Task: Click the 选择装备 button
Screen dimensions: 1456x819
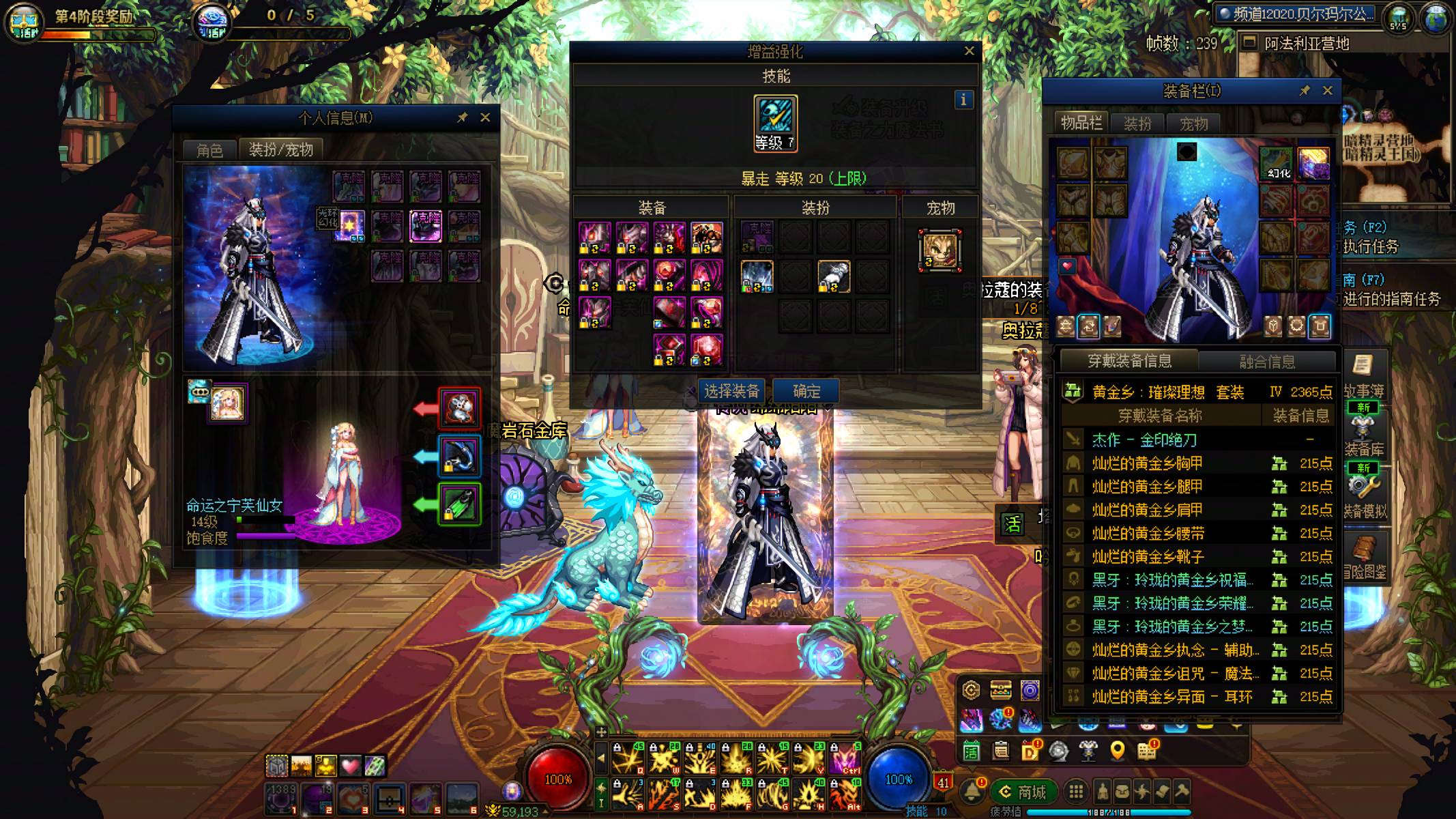Action: point(731,391)
